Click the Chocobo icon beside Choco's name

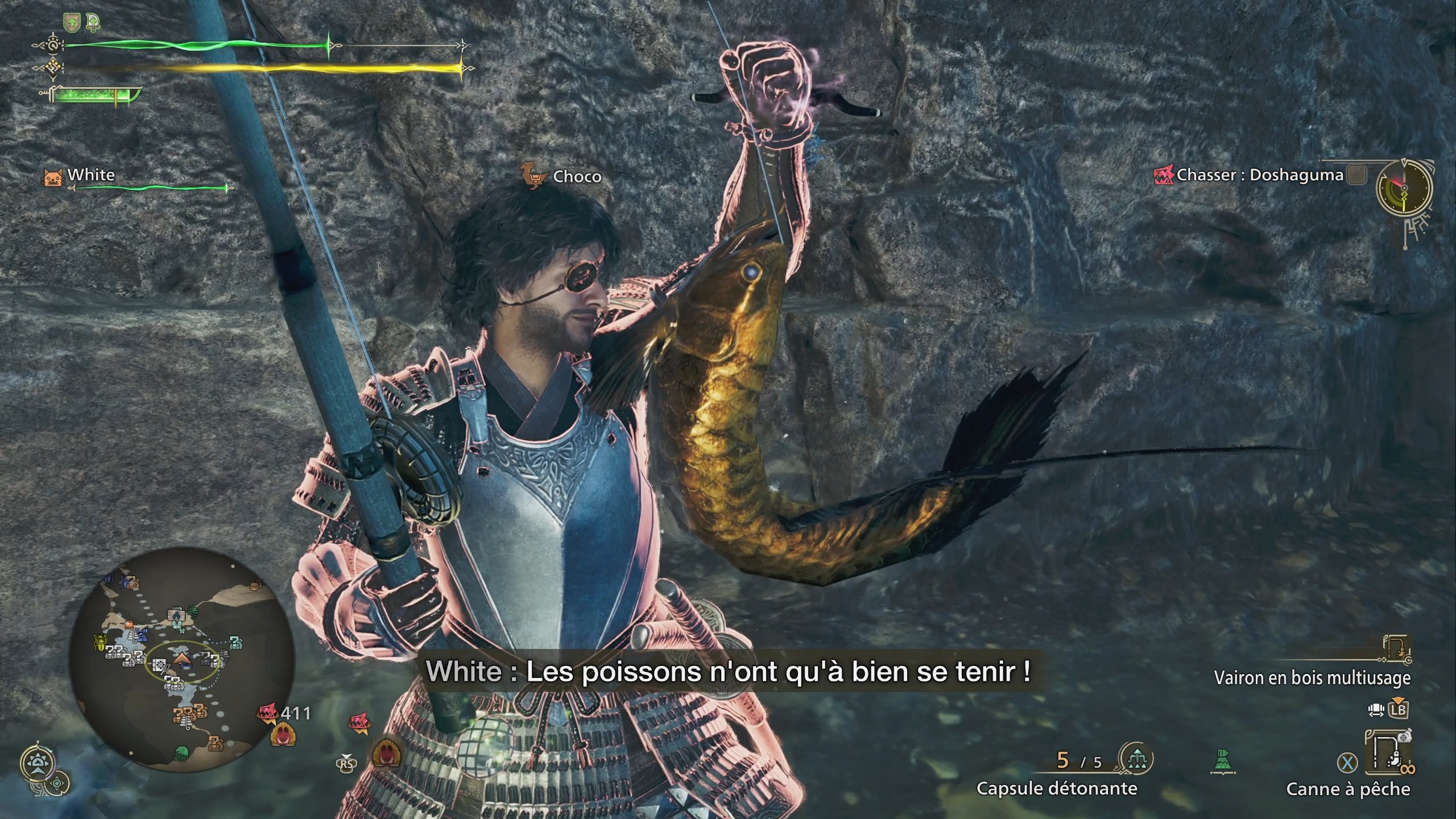pos(533,176)
